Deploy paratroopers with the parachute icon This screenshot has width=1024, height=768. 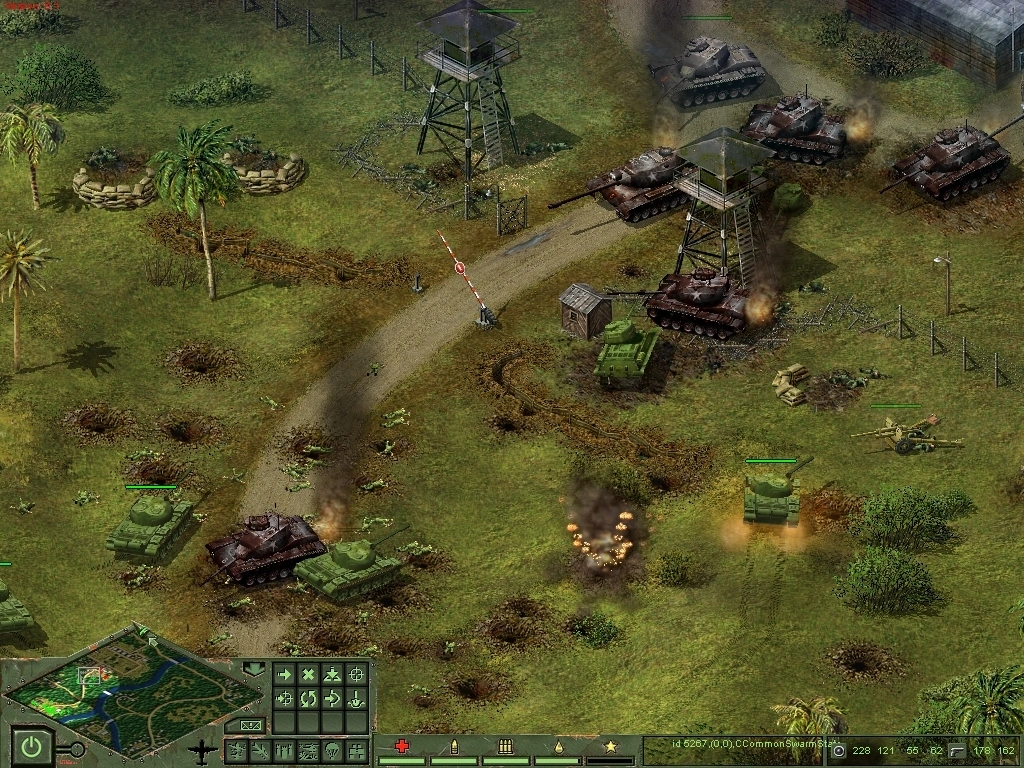coord(332,750)
